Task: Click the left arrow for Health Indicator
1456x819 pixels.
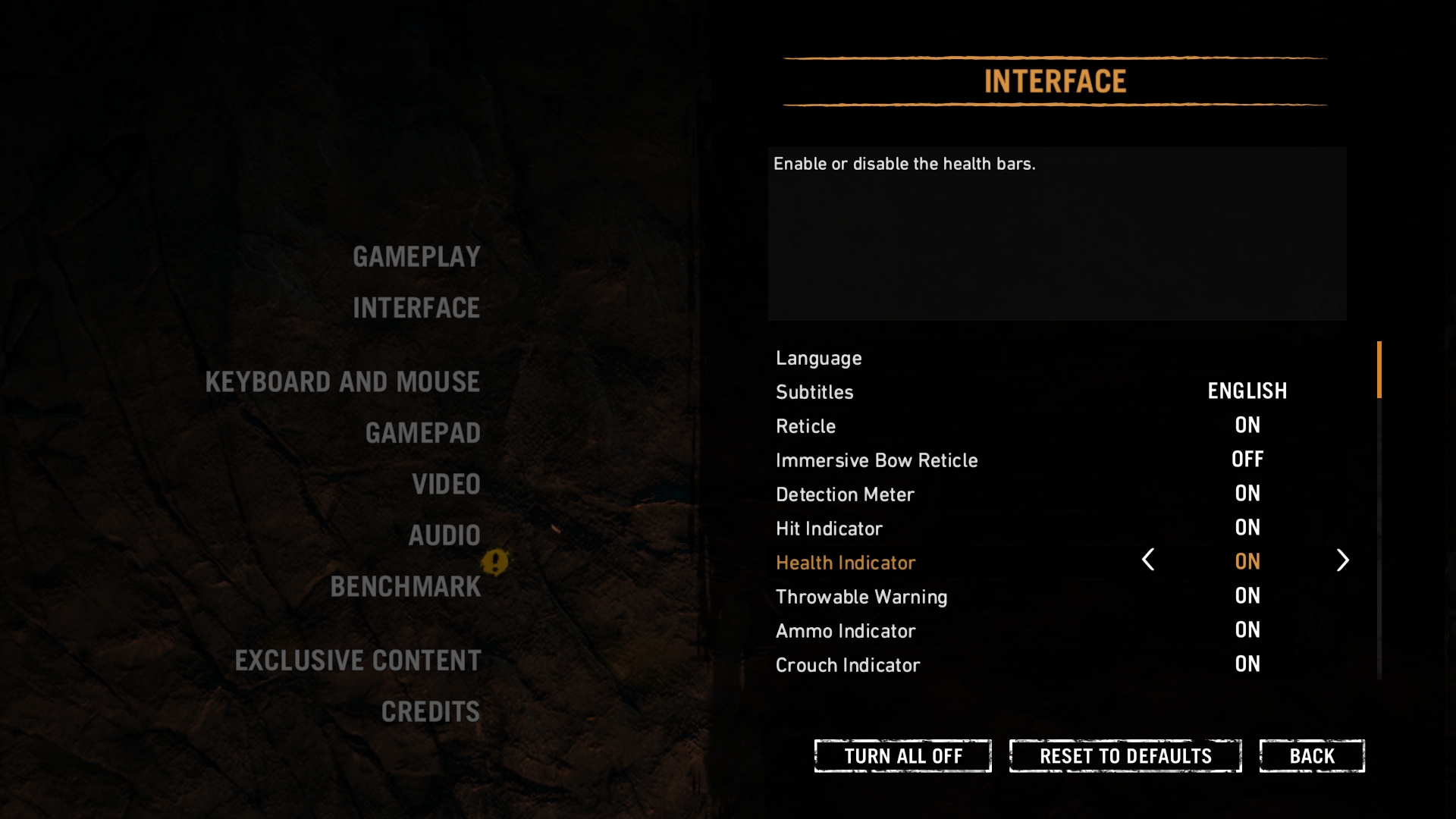Action: [x=1148, y=560]
